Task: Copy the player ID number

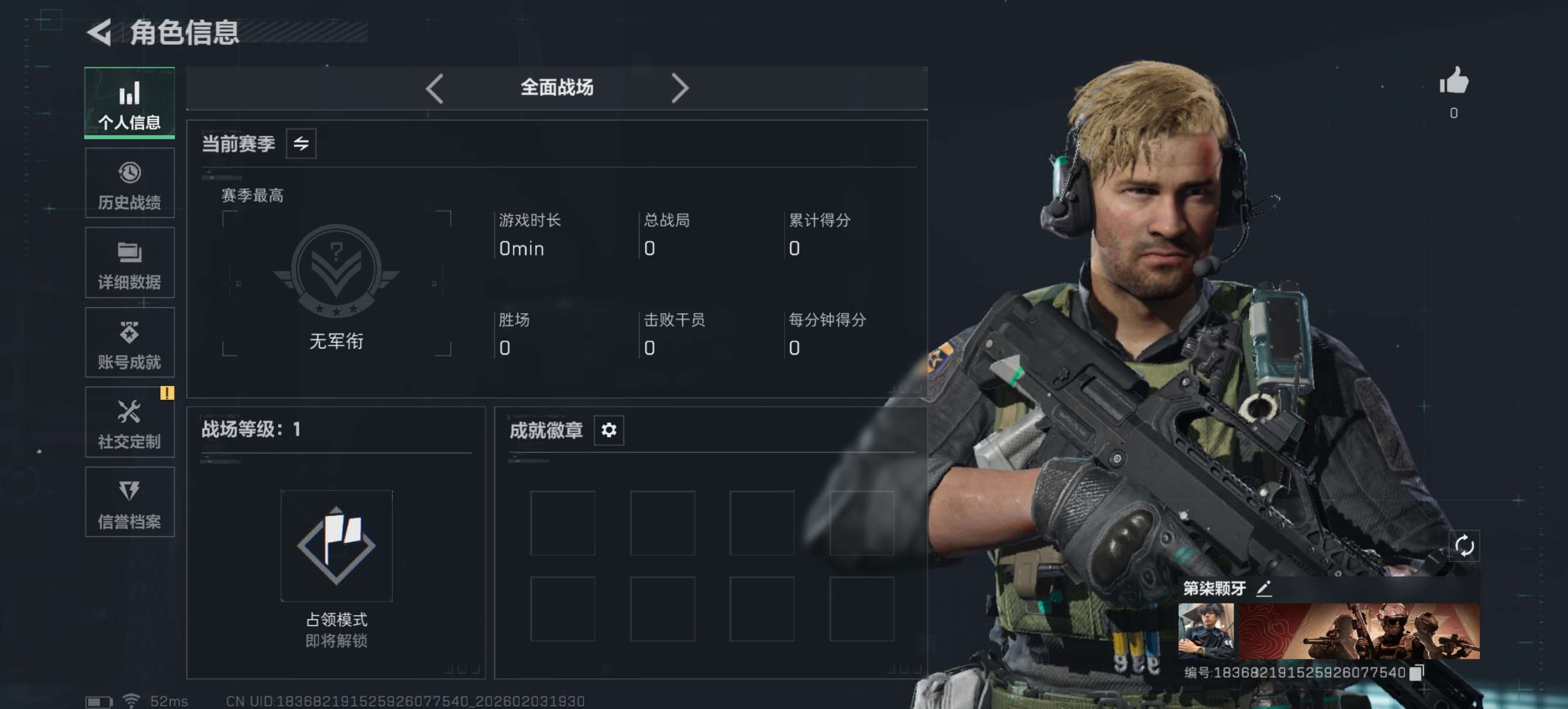Action: tap(1416, 672)
